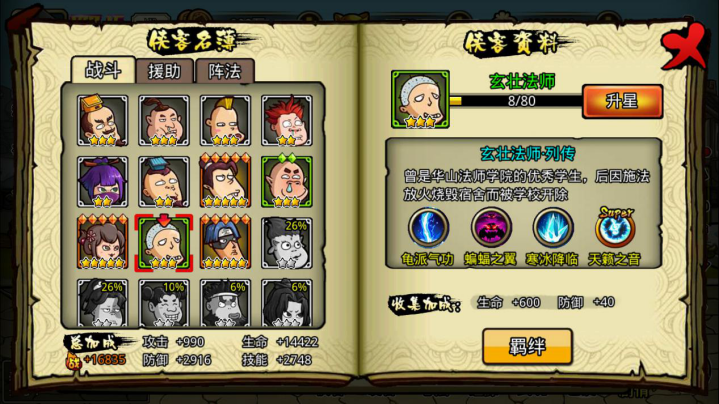View the 蝙蝠之翼 skill icon
Image resolution: width=719 pixels, height=404 pixels.
[491, 228]
